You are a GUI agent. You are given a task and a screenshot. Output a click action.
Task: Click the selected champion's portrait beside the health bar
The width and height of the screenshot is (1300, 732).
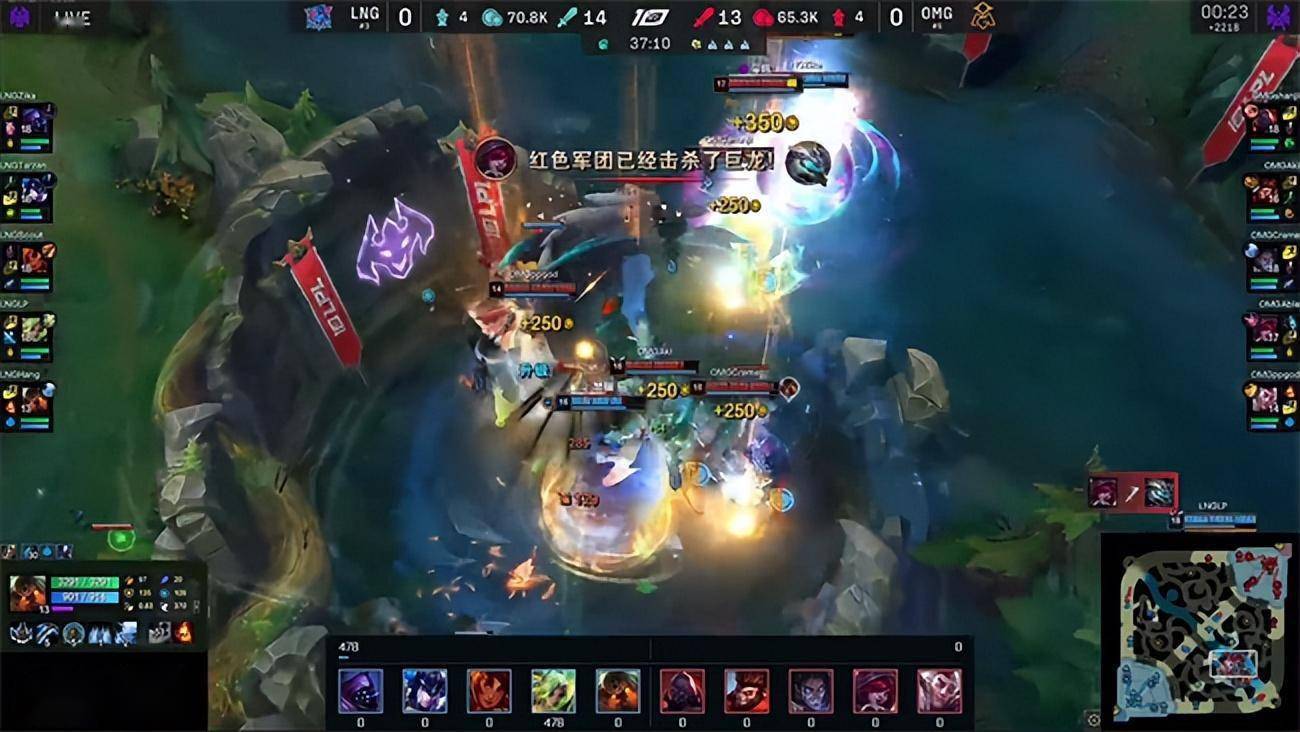(28, 592)
